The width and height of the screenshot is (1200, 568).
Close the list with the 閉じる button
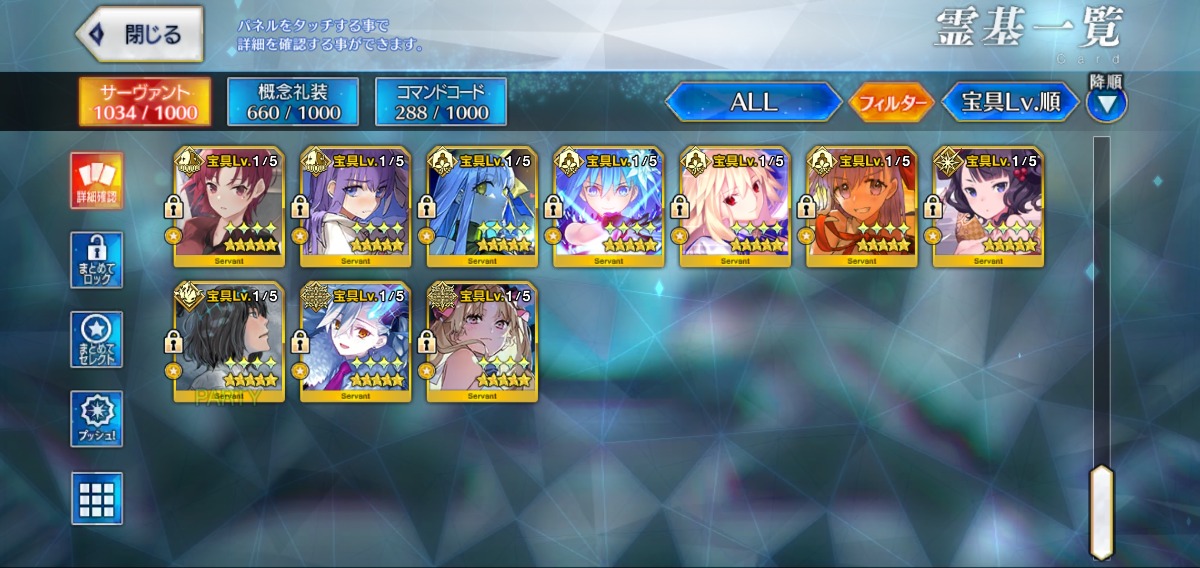pos(139,34)
